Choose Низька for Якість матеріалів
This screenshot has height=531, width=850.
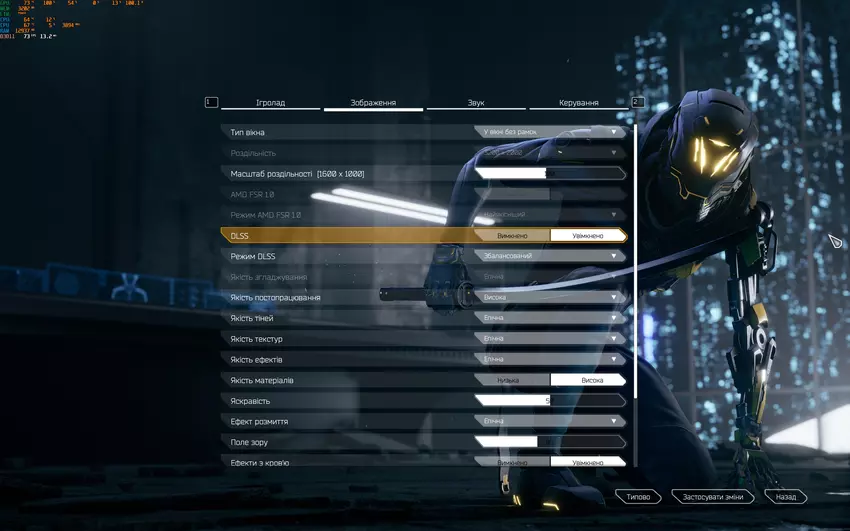click(511, 380)
